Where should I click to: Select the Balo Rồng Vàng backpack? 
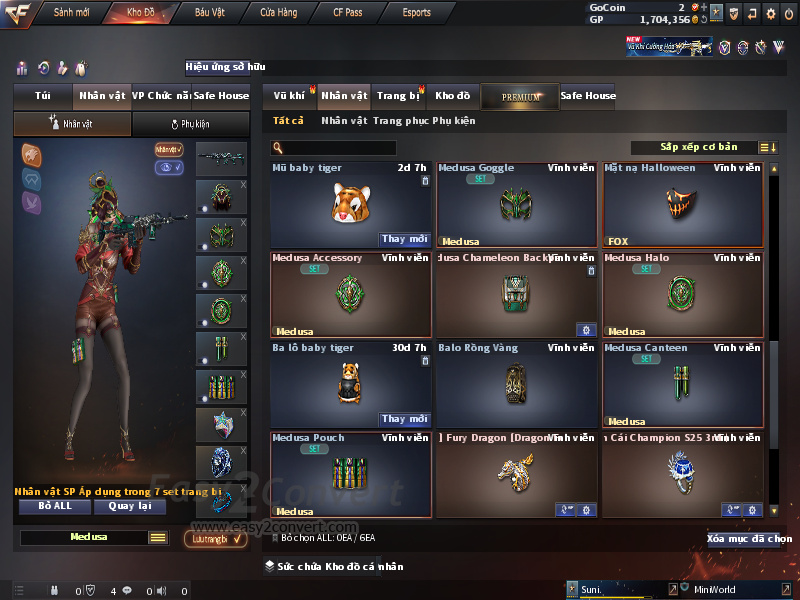click(516, 384)
